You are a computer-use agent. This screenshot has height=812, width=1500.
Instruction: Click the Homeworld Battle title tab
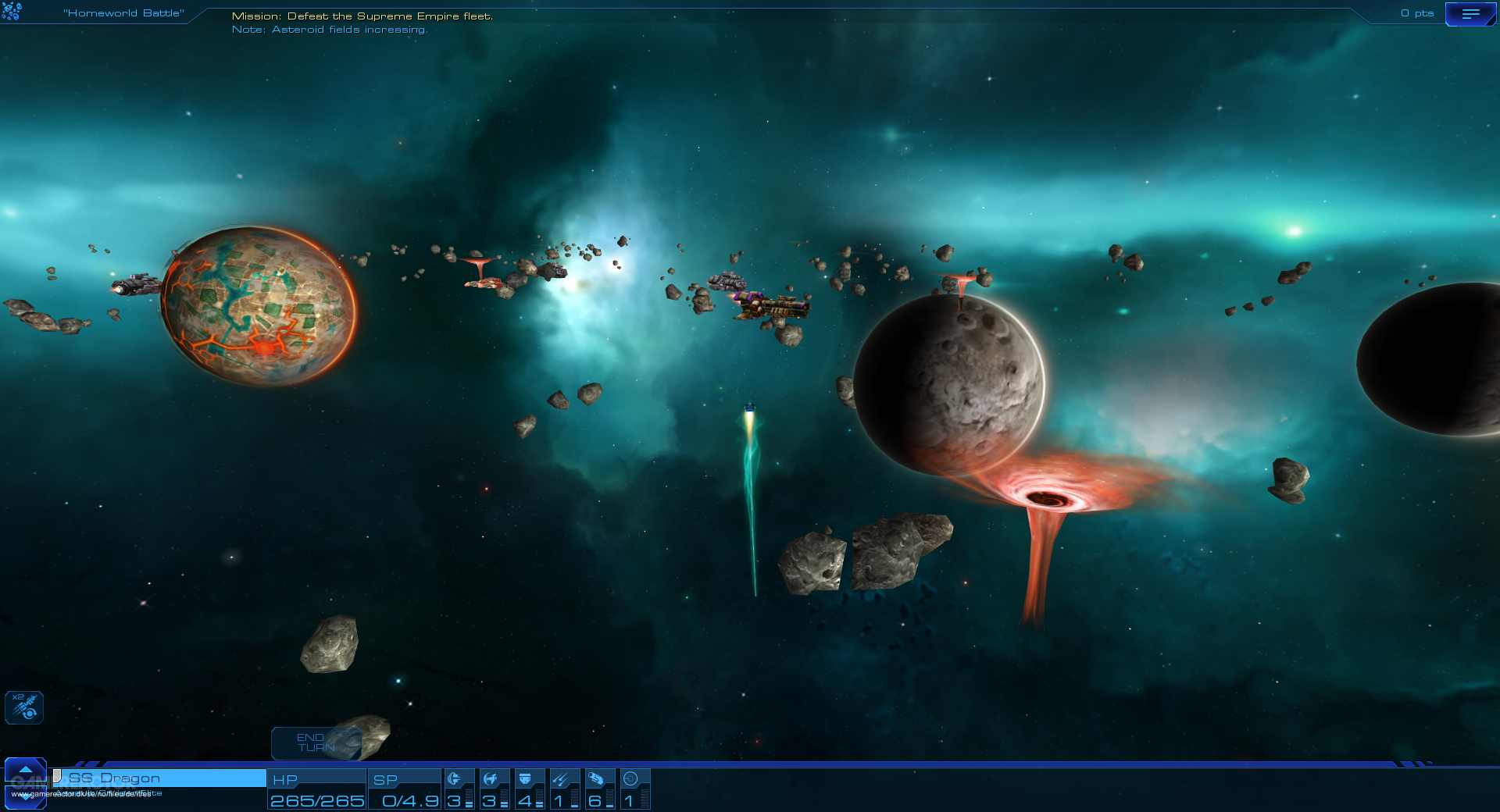[x=123, y=12]
